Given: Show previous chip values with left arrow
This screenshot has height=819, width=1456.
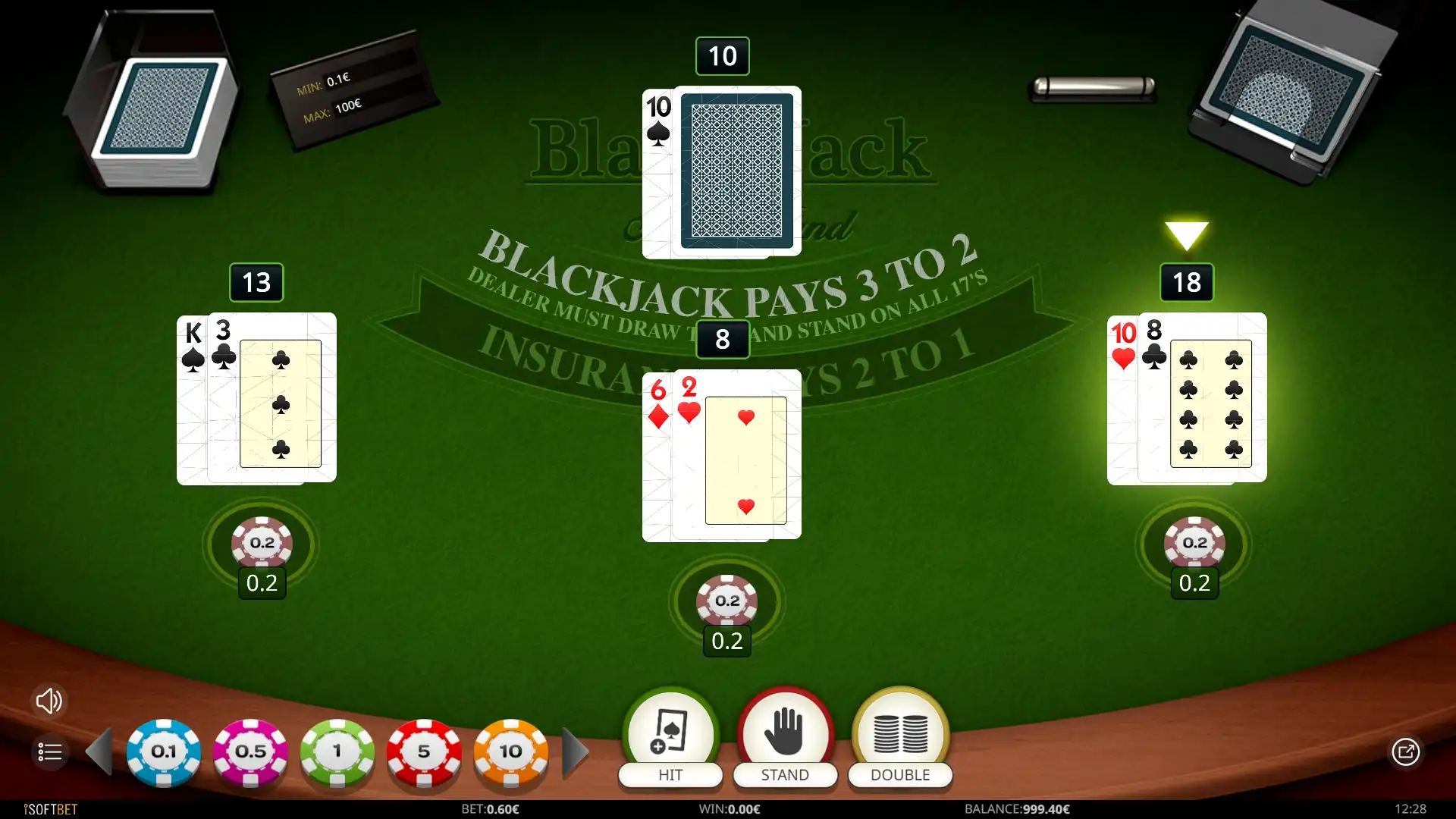Looking at the screenshot, I should 99,752.
